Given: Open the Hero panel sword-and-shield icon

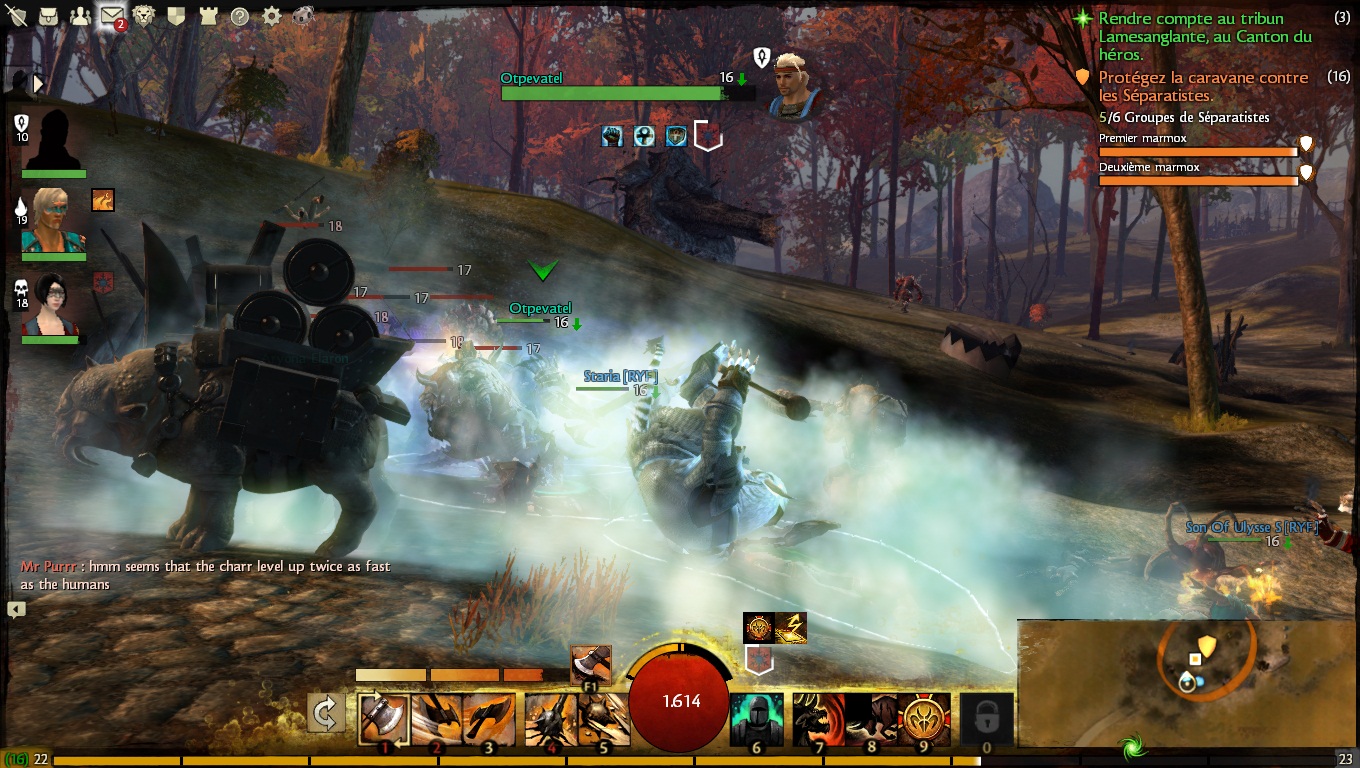Looking at the screenshot, I should [x=17, y=16].
